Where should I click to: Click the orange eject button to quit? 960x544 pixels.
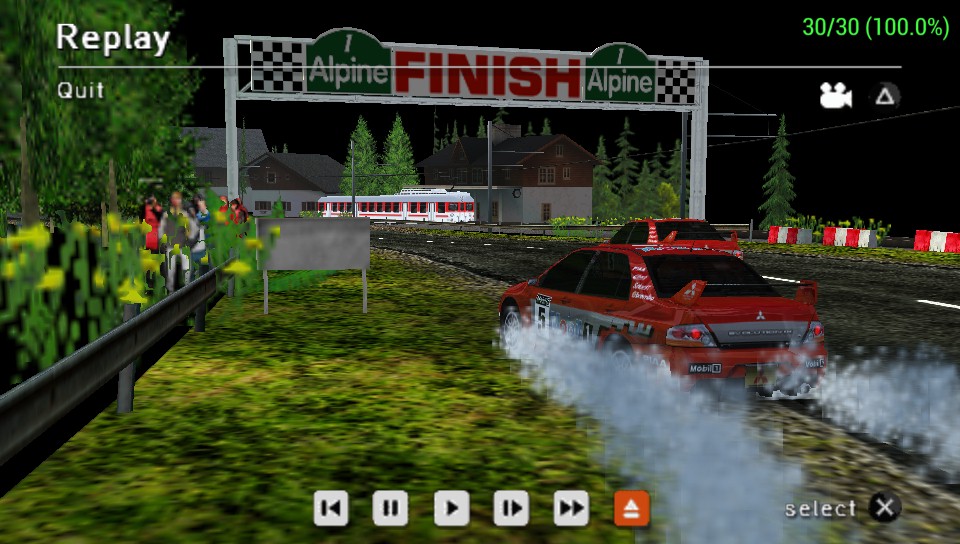(632, 508)
